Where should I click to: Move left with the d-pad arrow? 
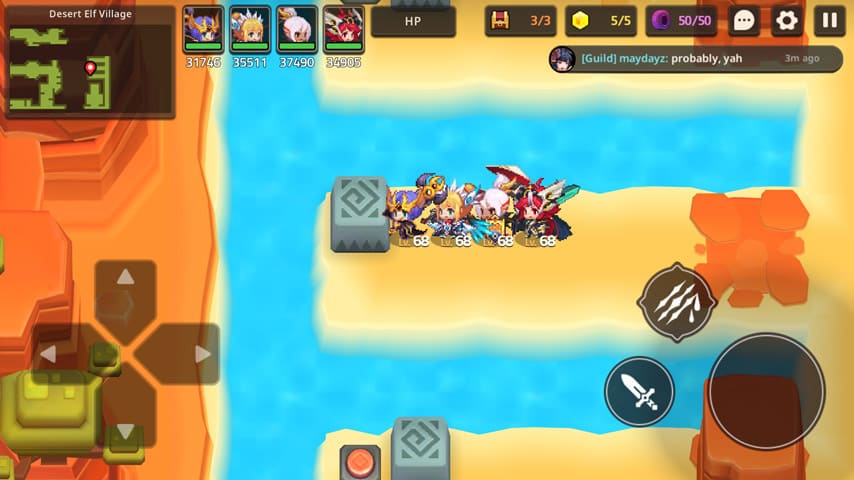(x=49, y=354)
